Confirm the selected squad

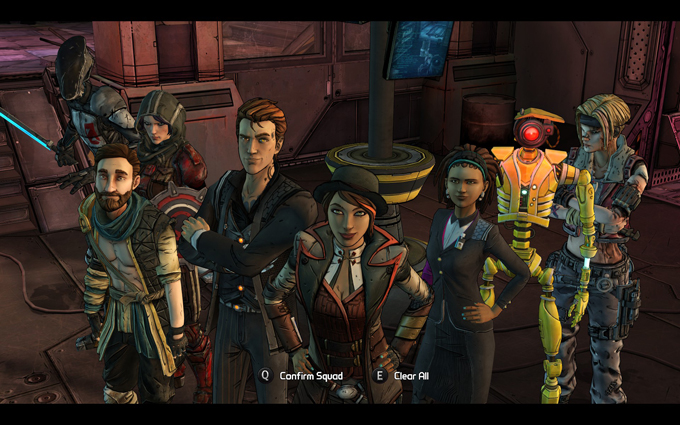310,376
